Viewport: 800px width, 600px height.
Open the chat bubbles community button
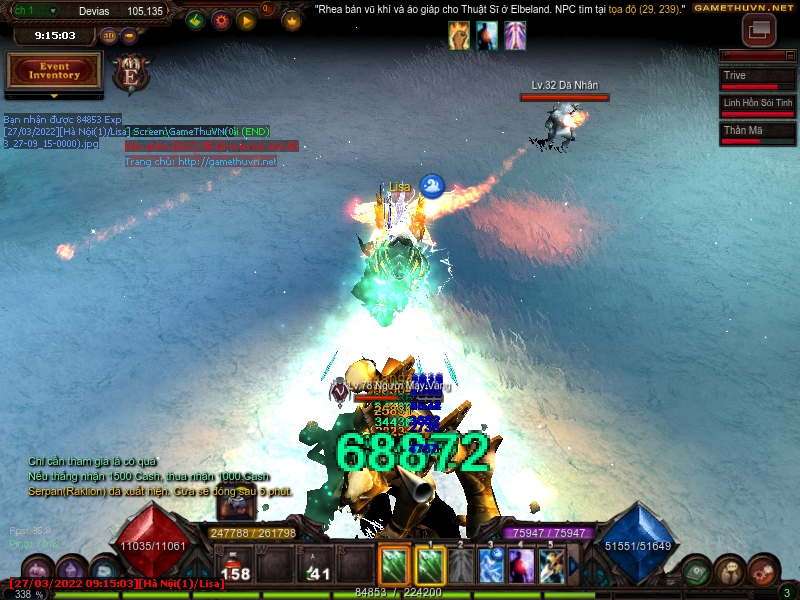pyautogui.click(x=732, y=572)
